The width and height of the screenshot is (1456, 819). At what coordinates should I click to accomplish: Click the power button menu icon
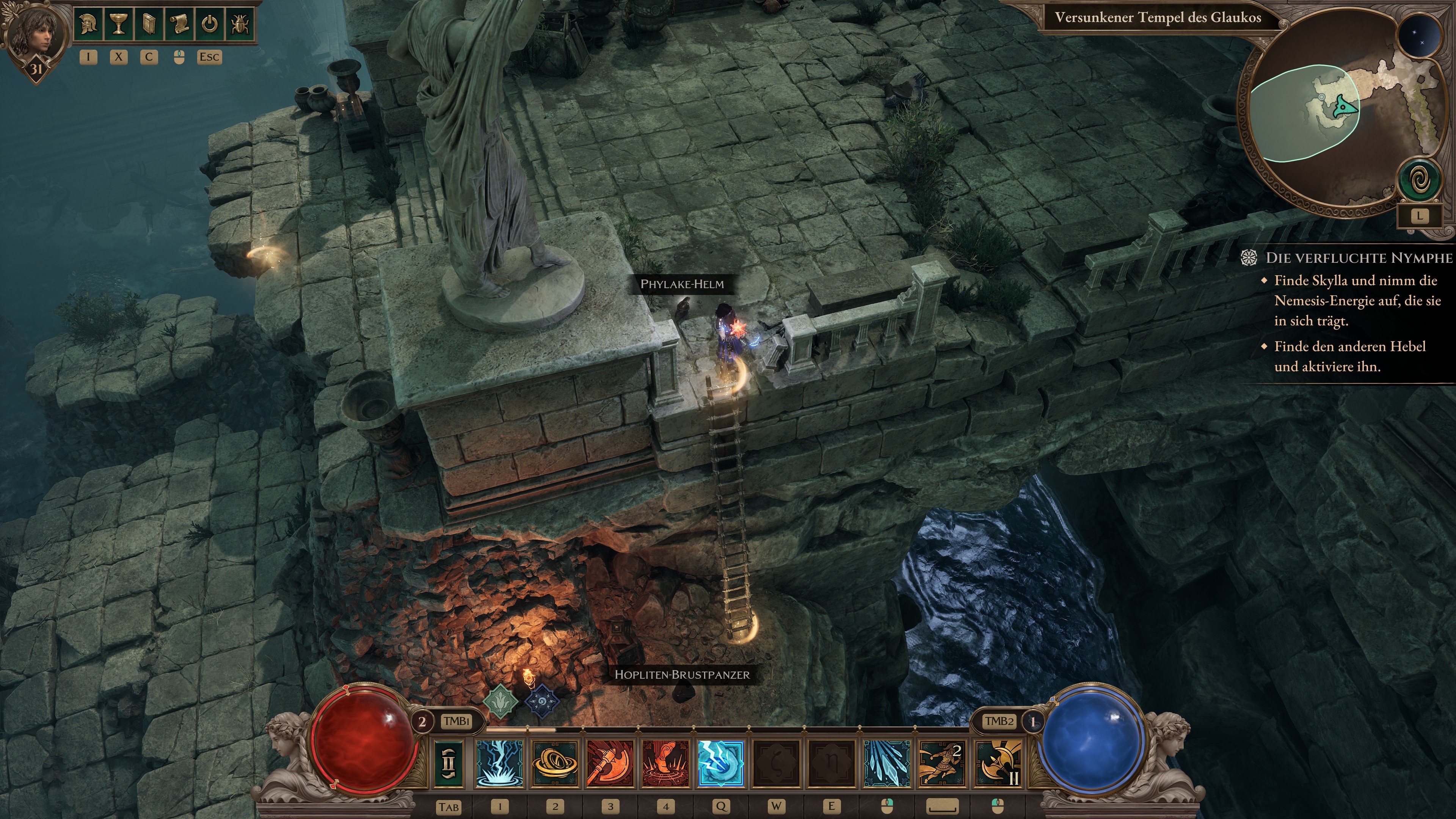pyautogui.click(x=210, y=24)
